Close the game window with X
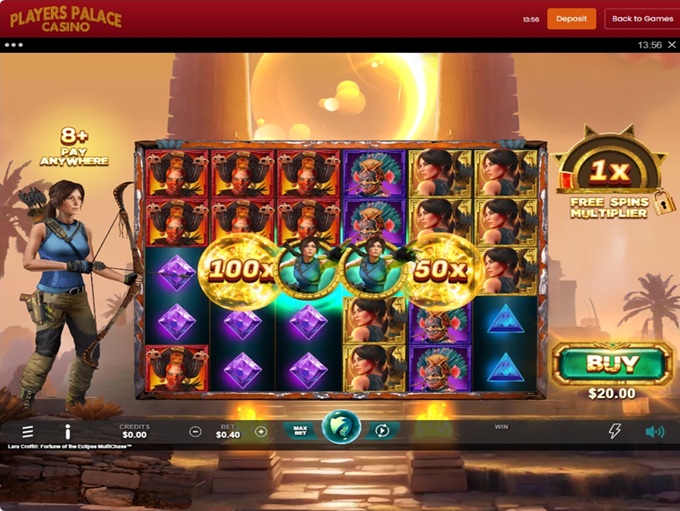Image resolution: width=680 pixels, height=511 pixels. 670,45
